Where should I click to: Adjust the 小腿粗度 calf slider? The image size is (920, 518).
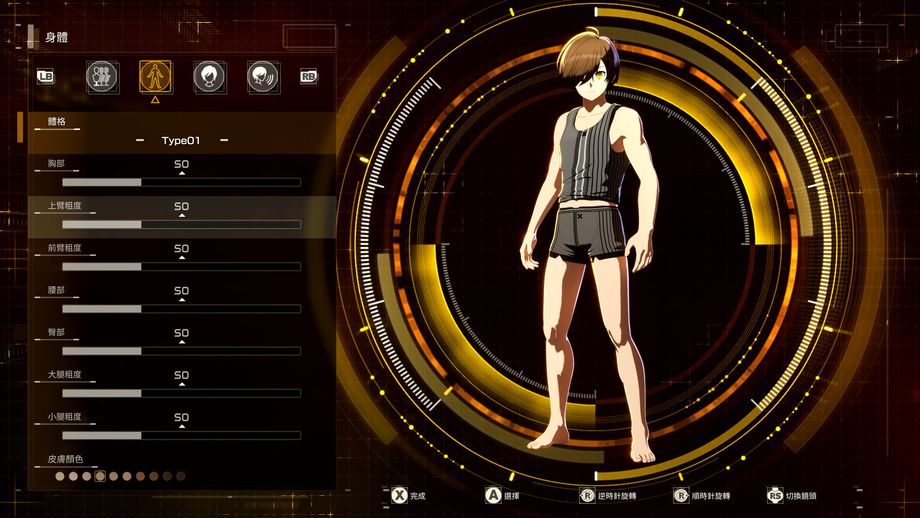(181, 436)
